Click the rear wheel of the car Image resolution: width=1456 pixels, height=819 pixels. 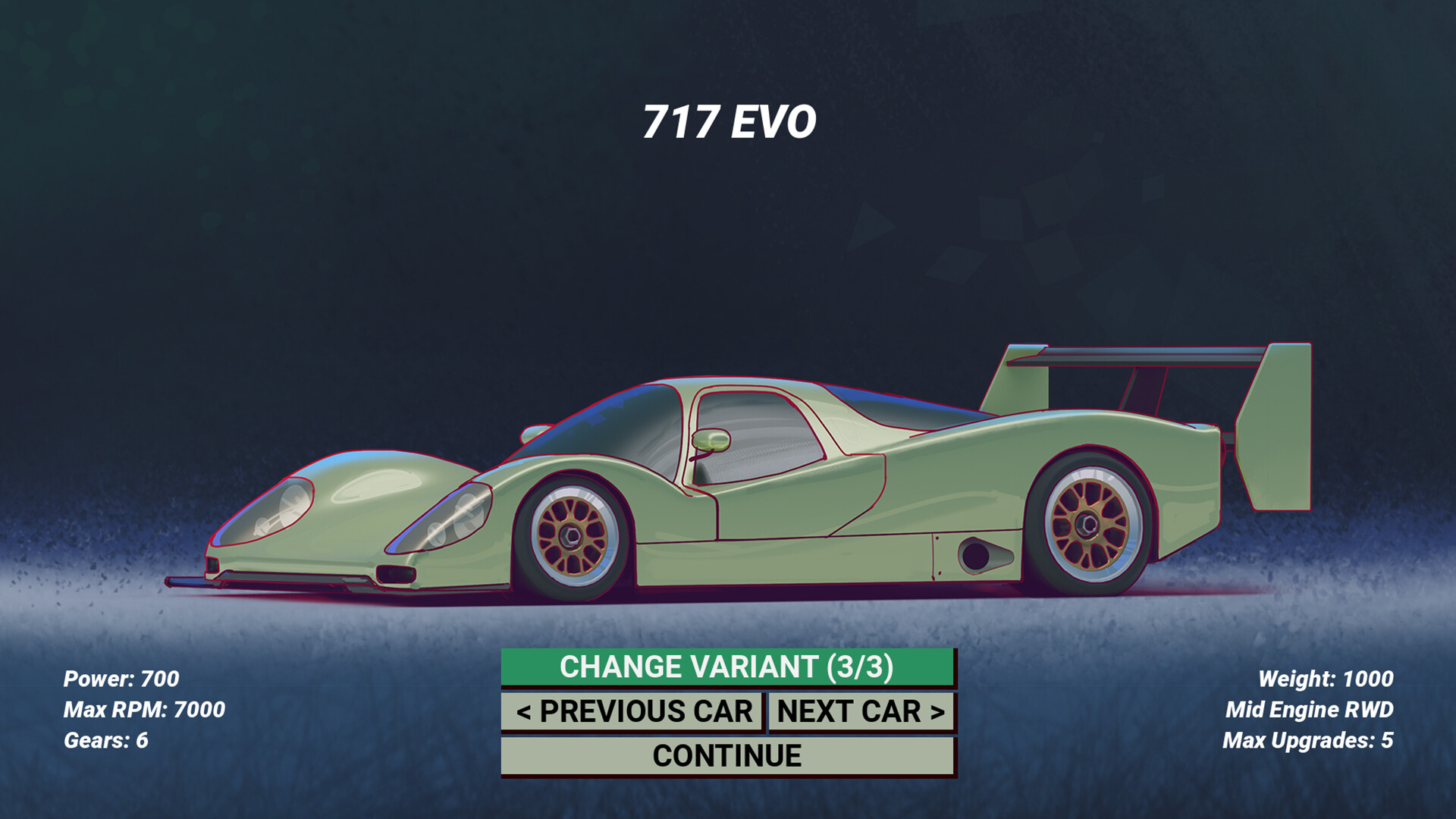1086,523
